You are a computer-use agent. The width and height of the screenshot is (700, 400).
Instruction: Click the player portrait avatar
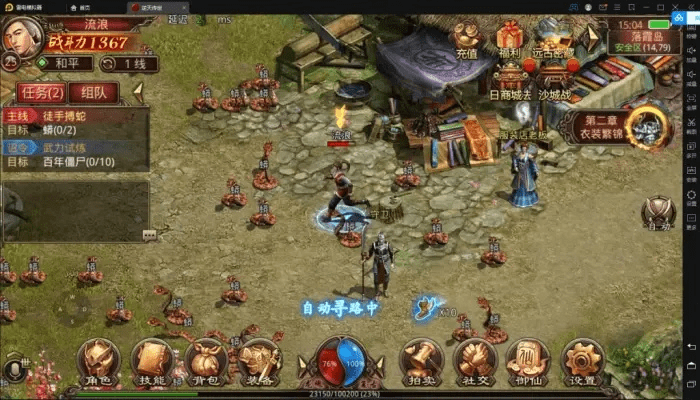tap(20, 38)
